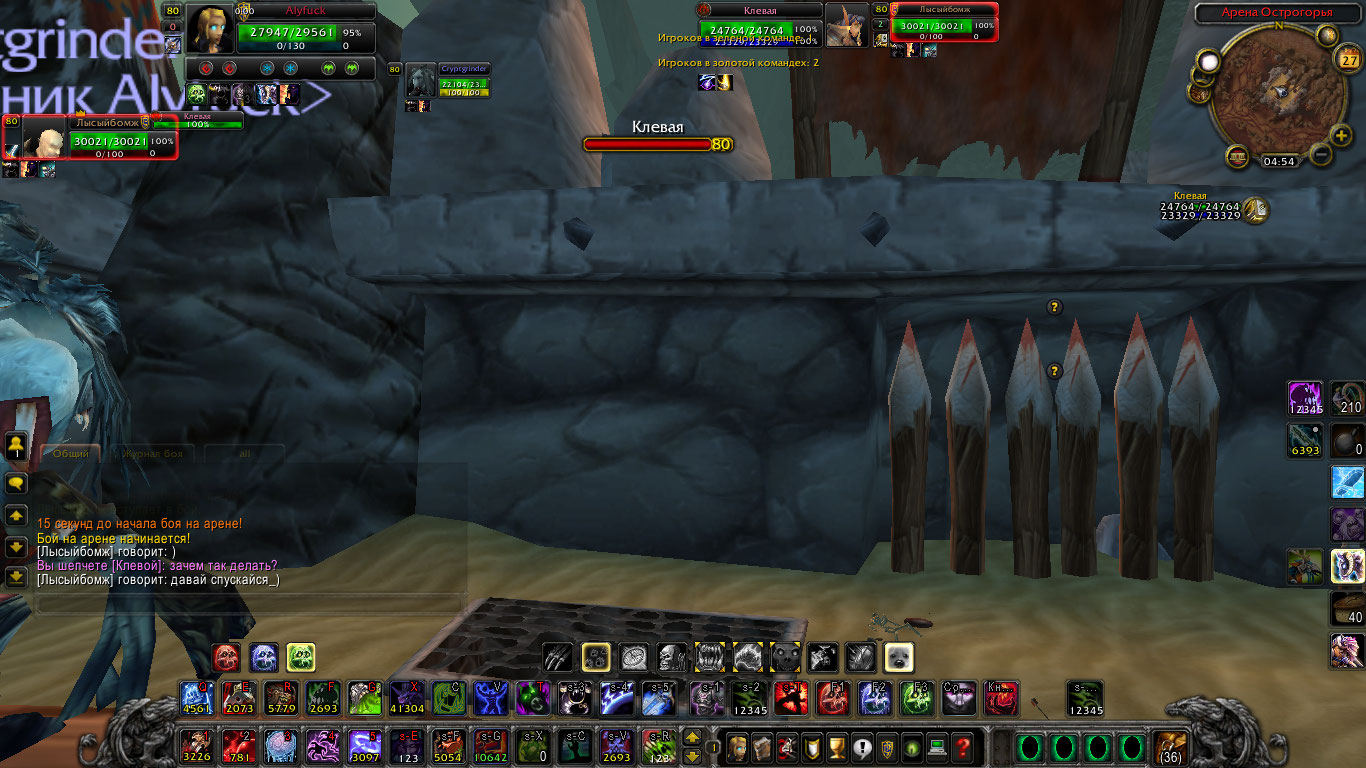Image resolution: width=1366 pixels, height=768 pixels.
Task: Open the game menu computer icon
Action: [937, 747]
